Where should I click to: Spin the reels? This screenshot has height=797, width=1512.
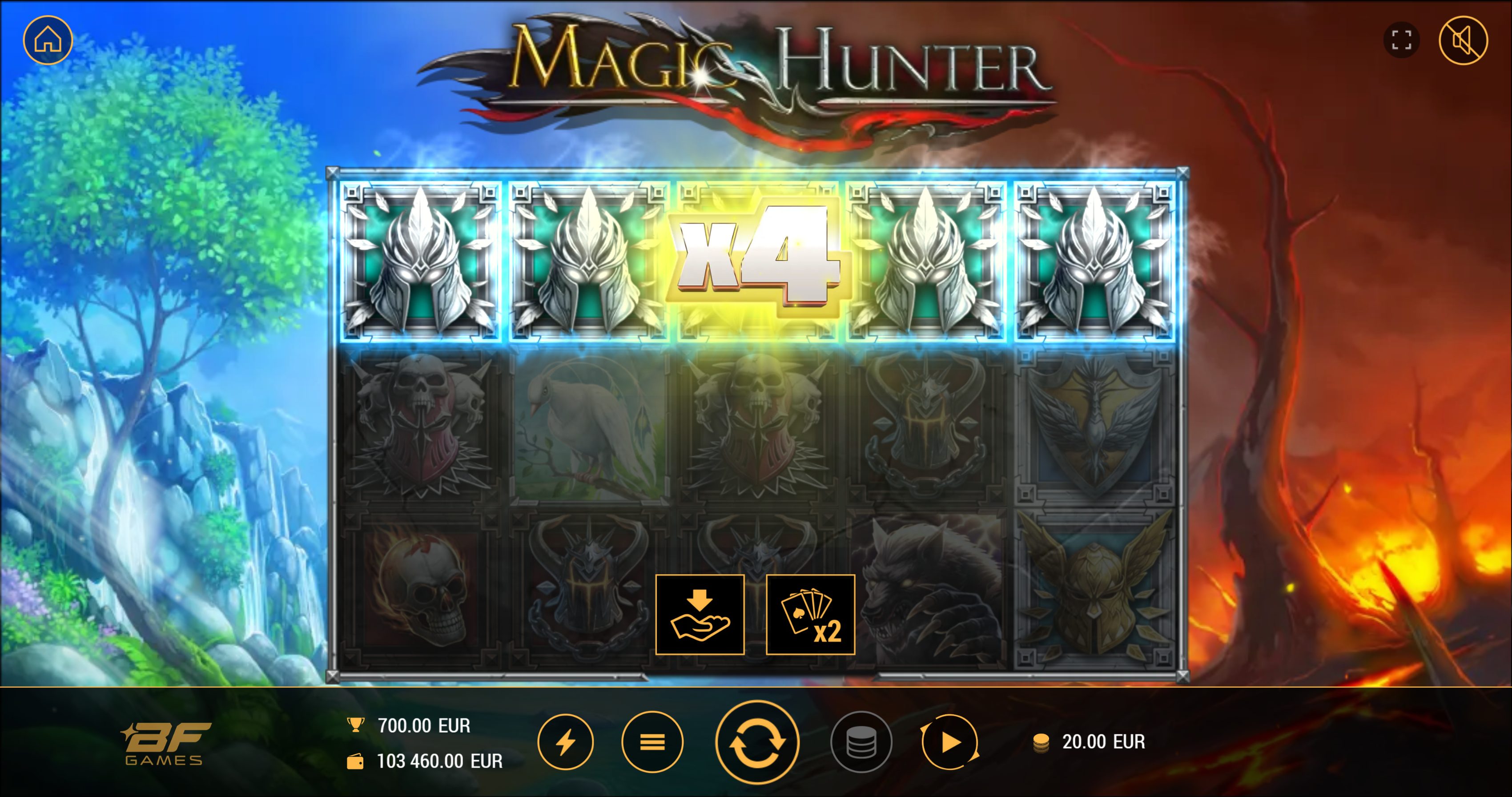[756, 742]
